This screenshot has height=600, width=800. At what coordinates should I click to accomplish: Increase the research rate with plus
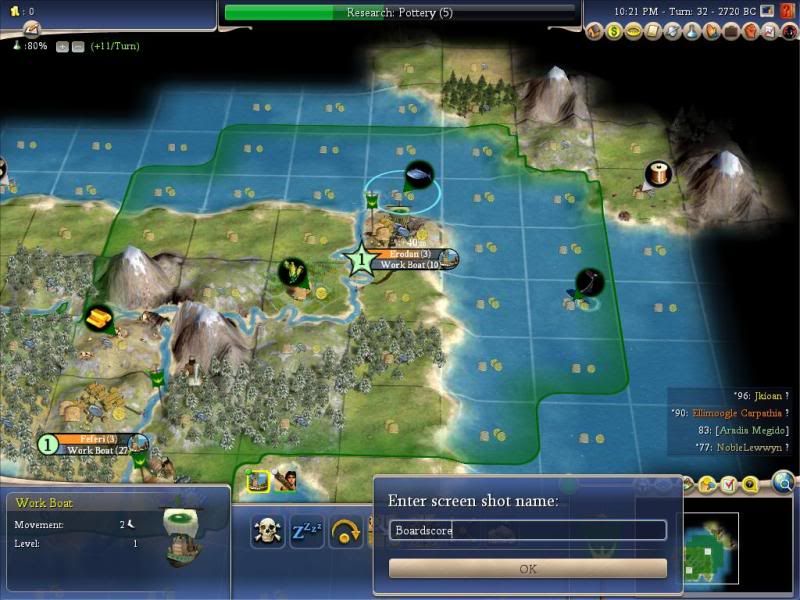pyautogui.click(x=61, y=46)
